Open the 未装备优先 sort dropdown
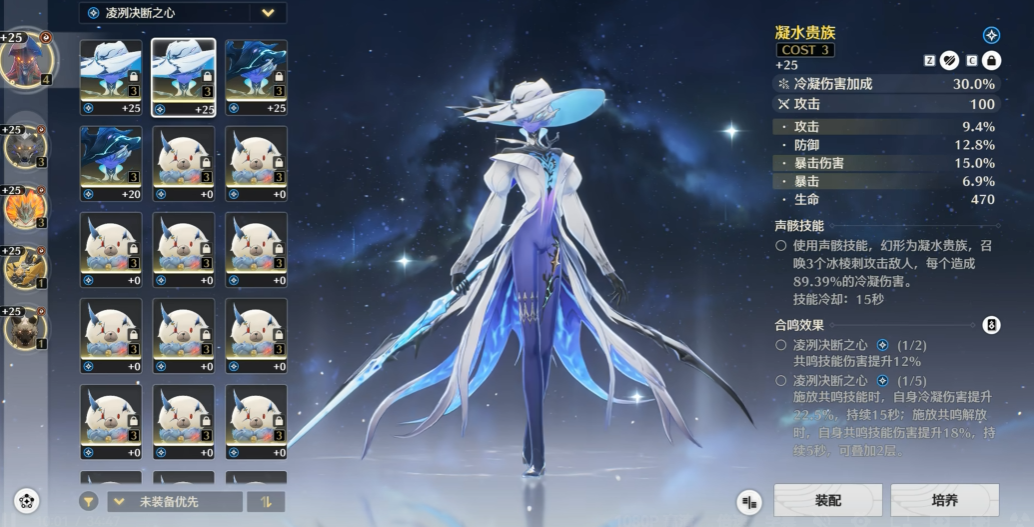The image size is (1034, 527). [x=175, y=501]
